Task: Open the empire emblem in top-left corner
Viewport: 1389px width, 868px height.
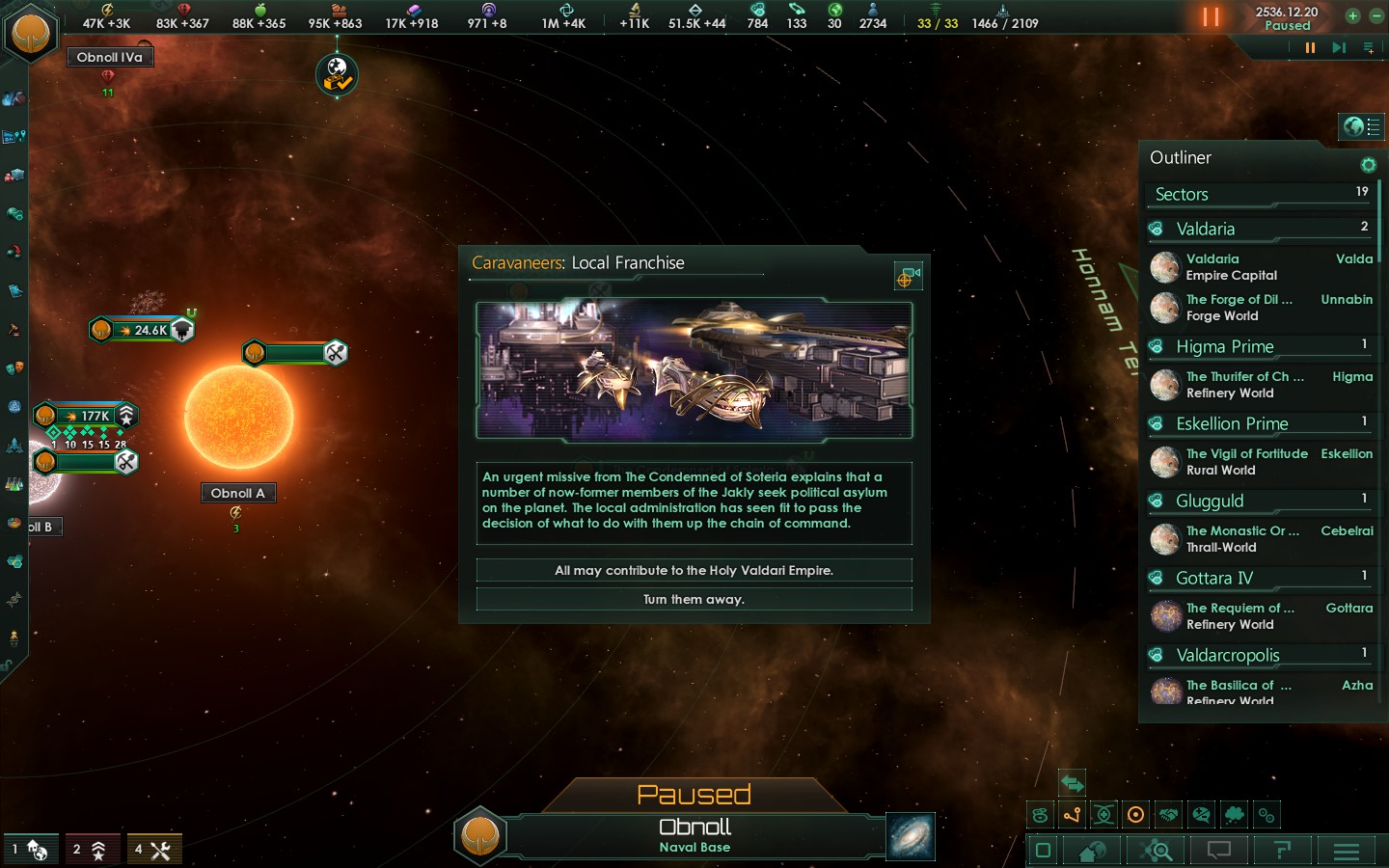Action: [x=31, y=31]
